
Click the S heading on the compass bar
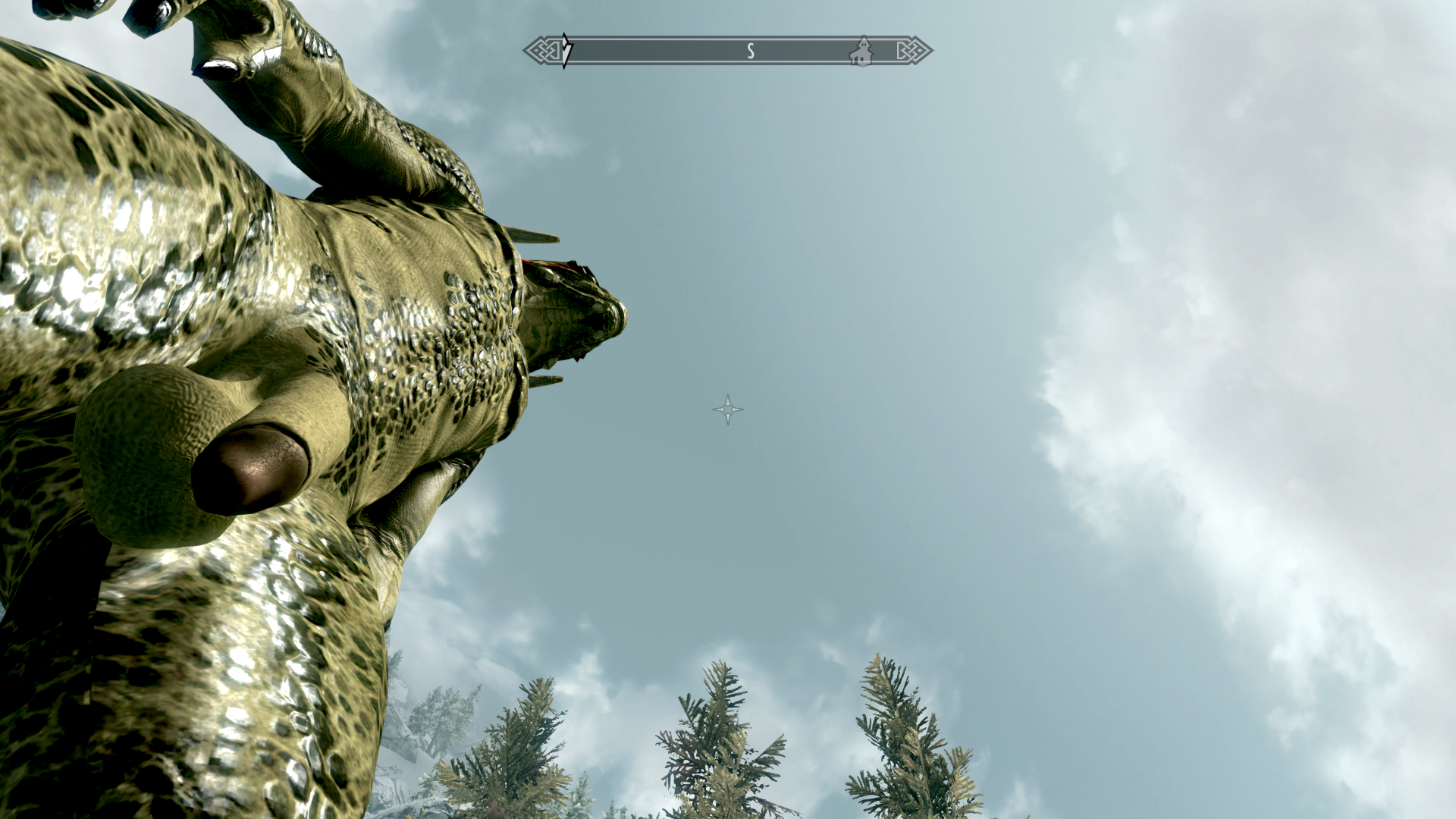click(x=751, y=51)
